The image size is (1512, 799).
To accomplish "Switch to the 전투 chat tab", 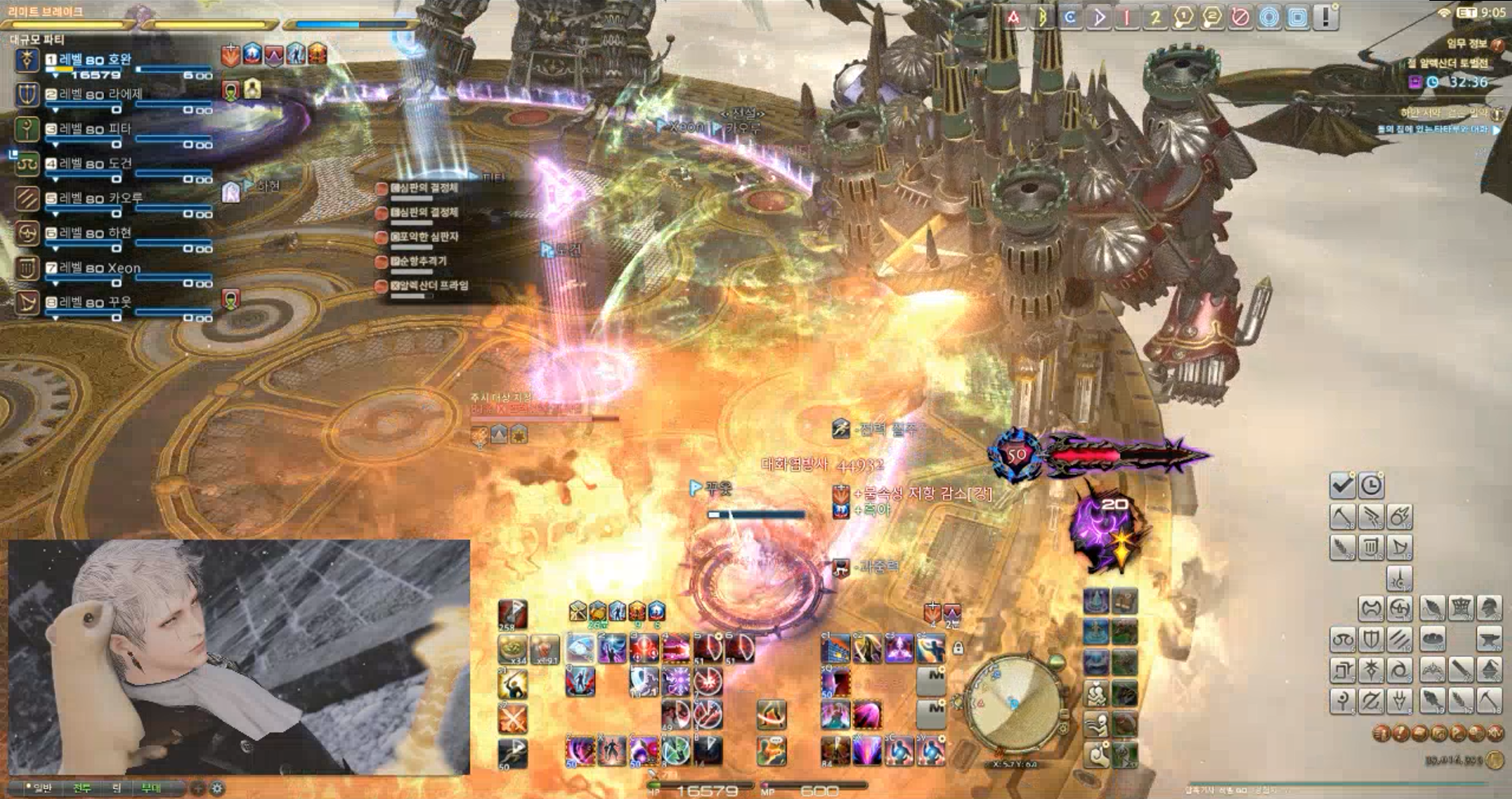I will point(82,788).
